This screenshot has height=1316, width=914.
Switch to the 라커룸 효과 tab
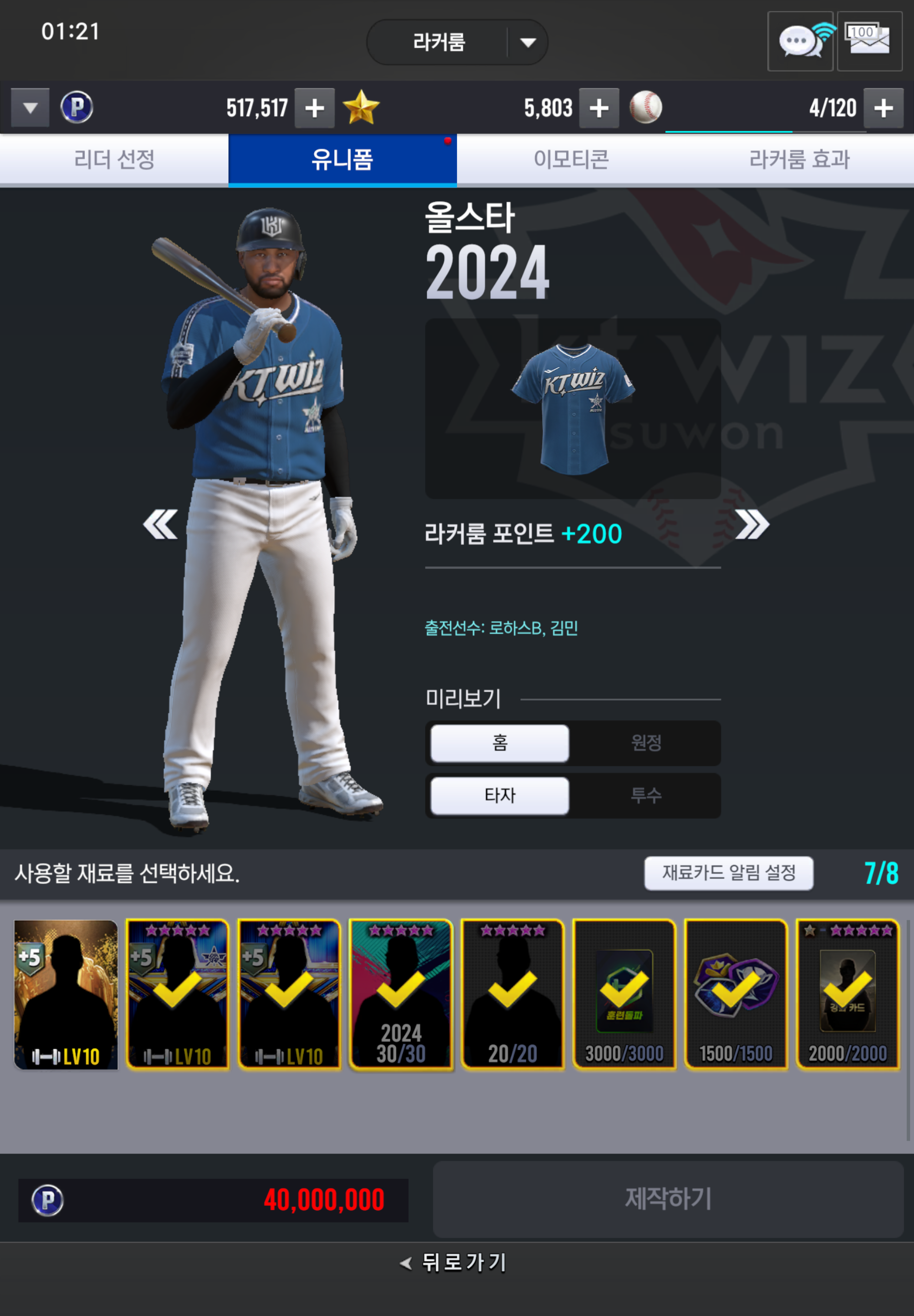[799, 159]
